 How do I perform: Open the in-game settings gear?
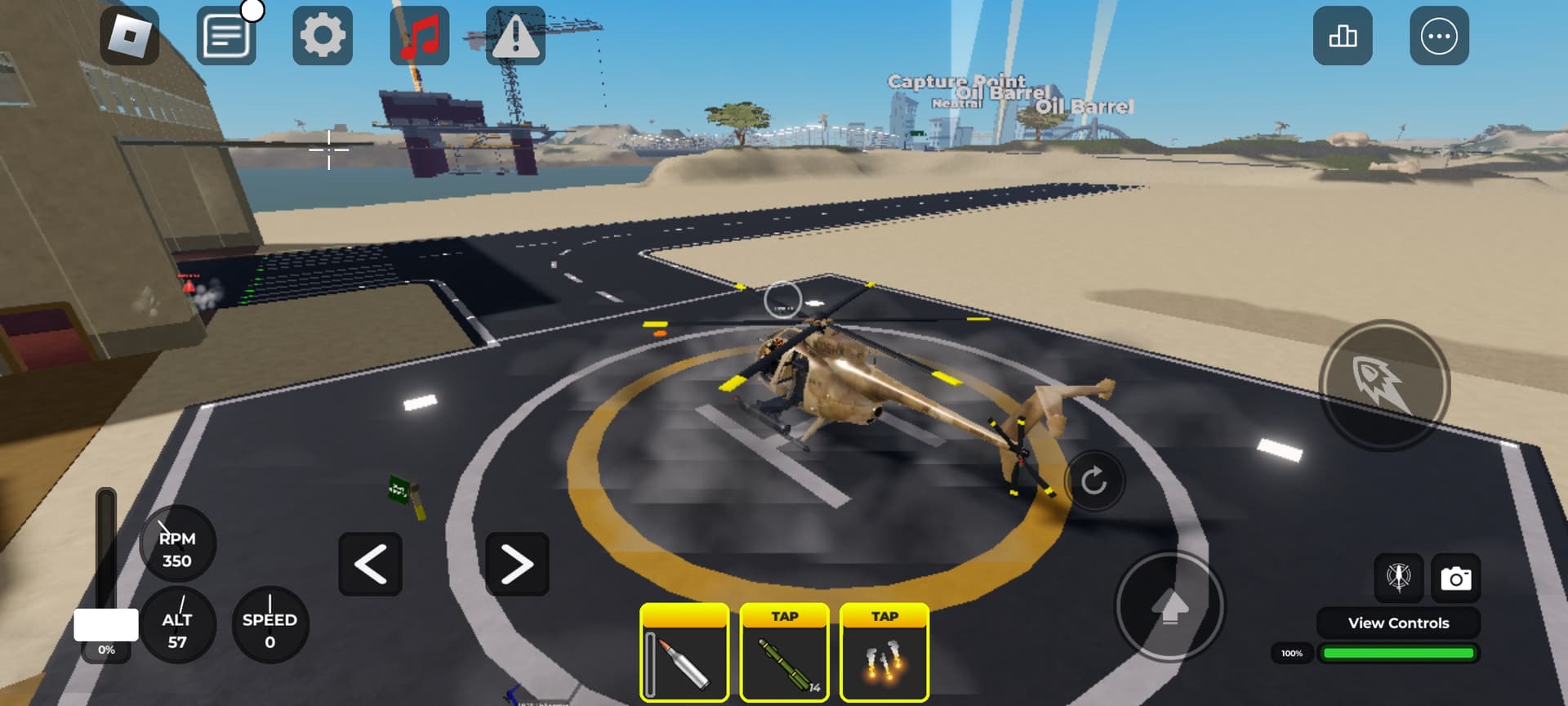pyautogui.click(x=322, y=36)
